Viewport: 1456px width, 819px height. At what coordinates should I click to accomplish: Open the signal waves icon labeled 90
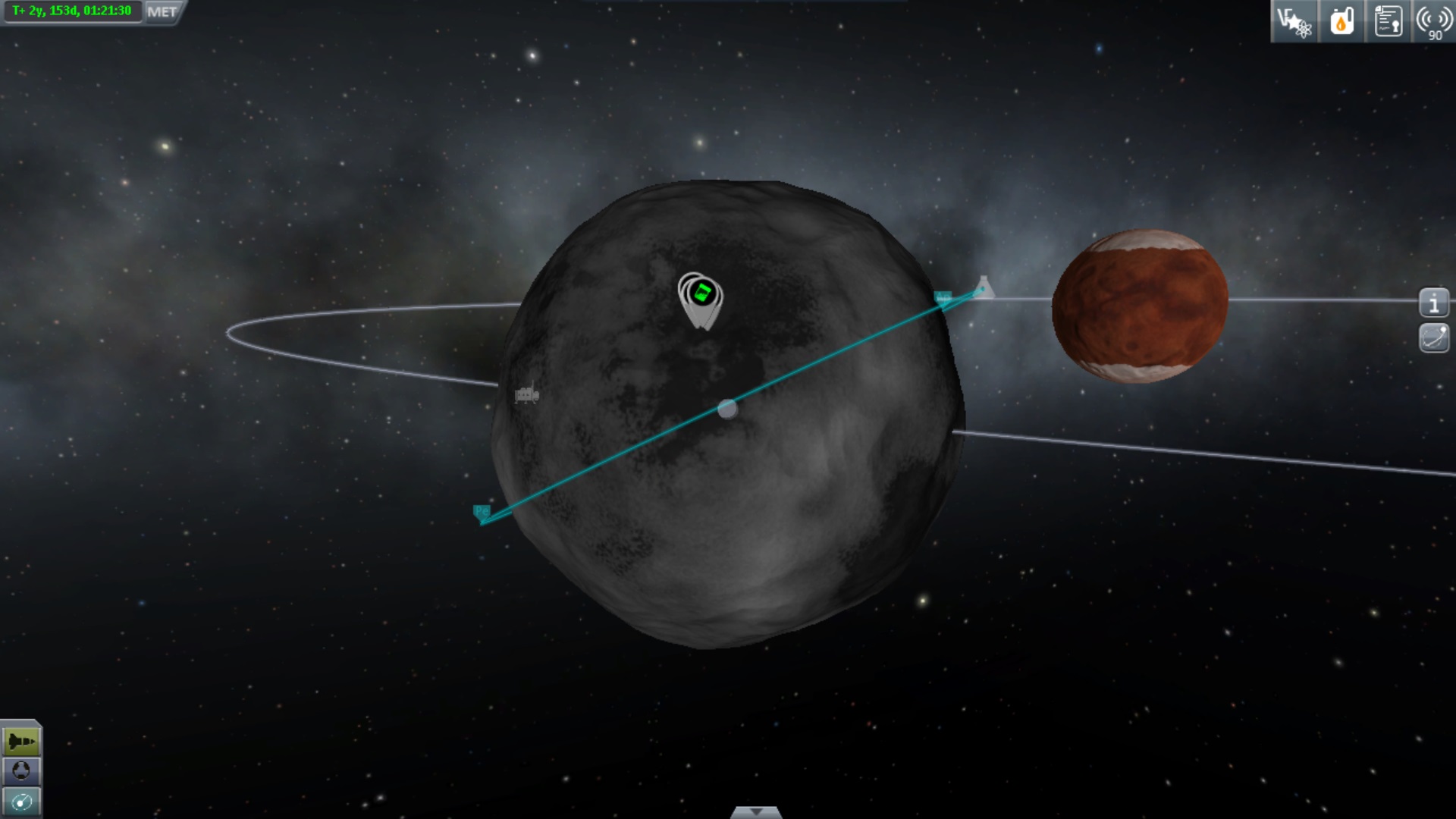click(1433, 21)
